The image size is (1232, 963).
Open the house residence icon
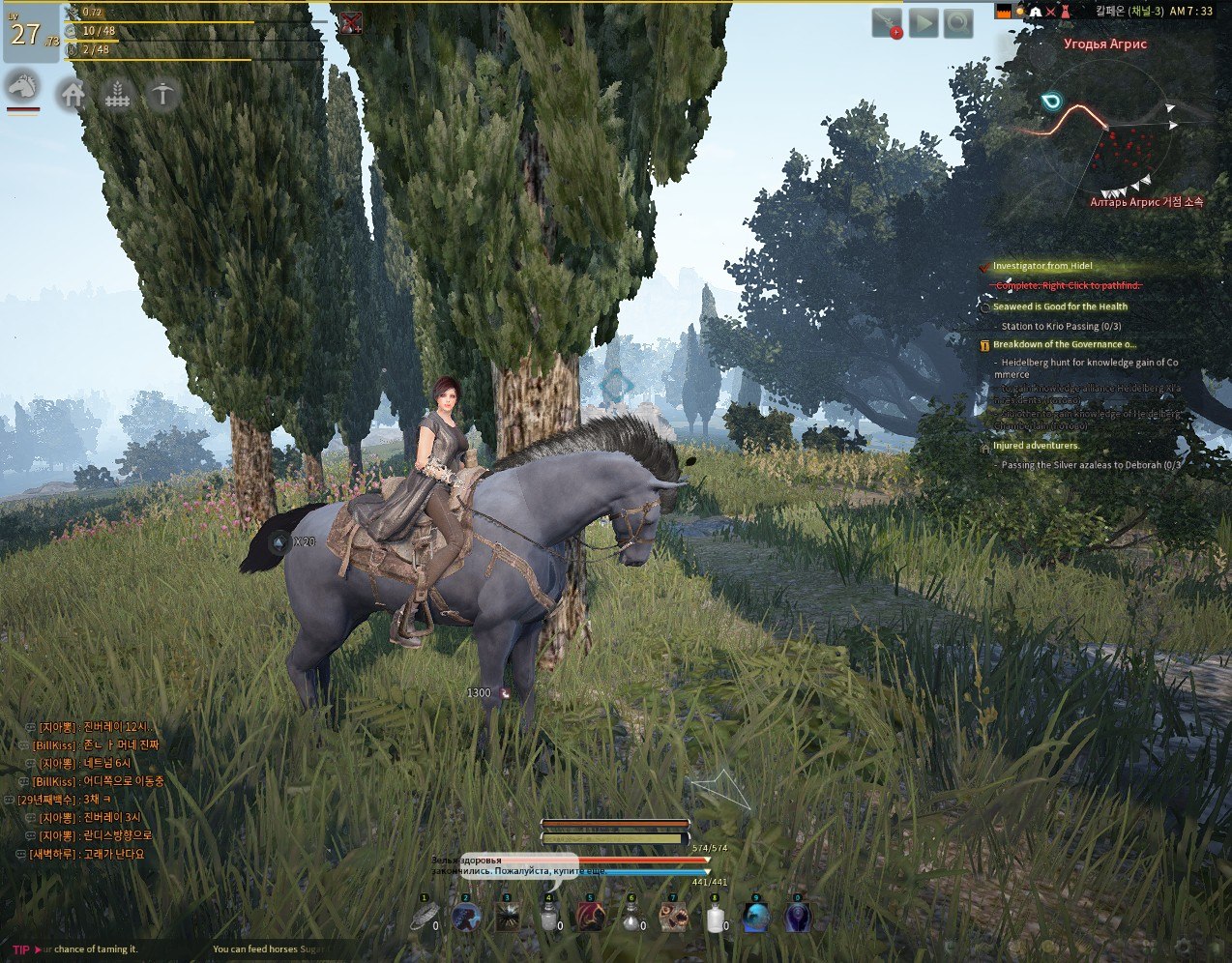coord(73,95)
